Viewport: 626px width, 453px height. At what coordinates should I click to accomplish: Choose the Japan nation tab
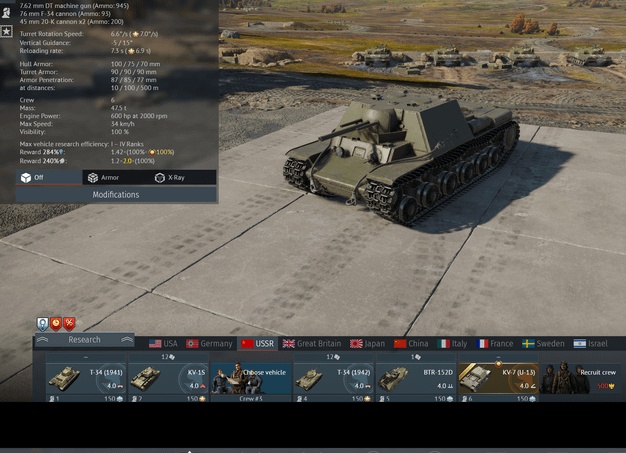[x=369, y=343]
